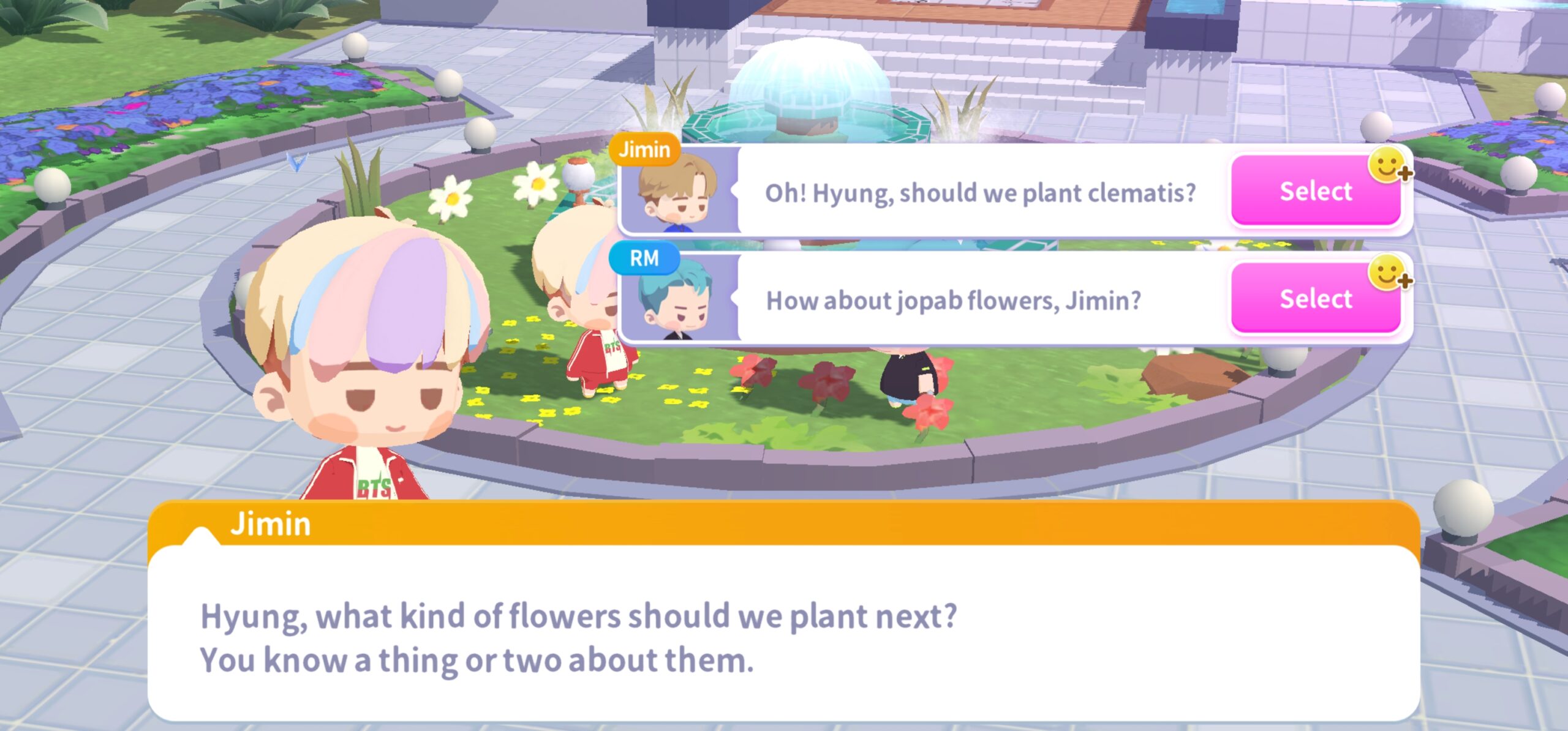Choose the "How about jopab flowers, Jimin?" line
This screenshot has width=1568, height=731.
pos(953,301)
